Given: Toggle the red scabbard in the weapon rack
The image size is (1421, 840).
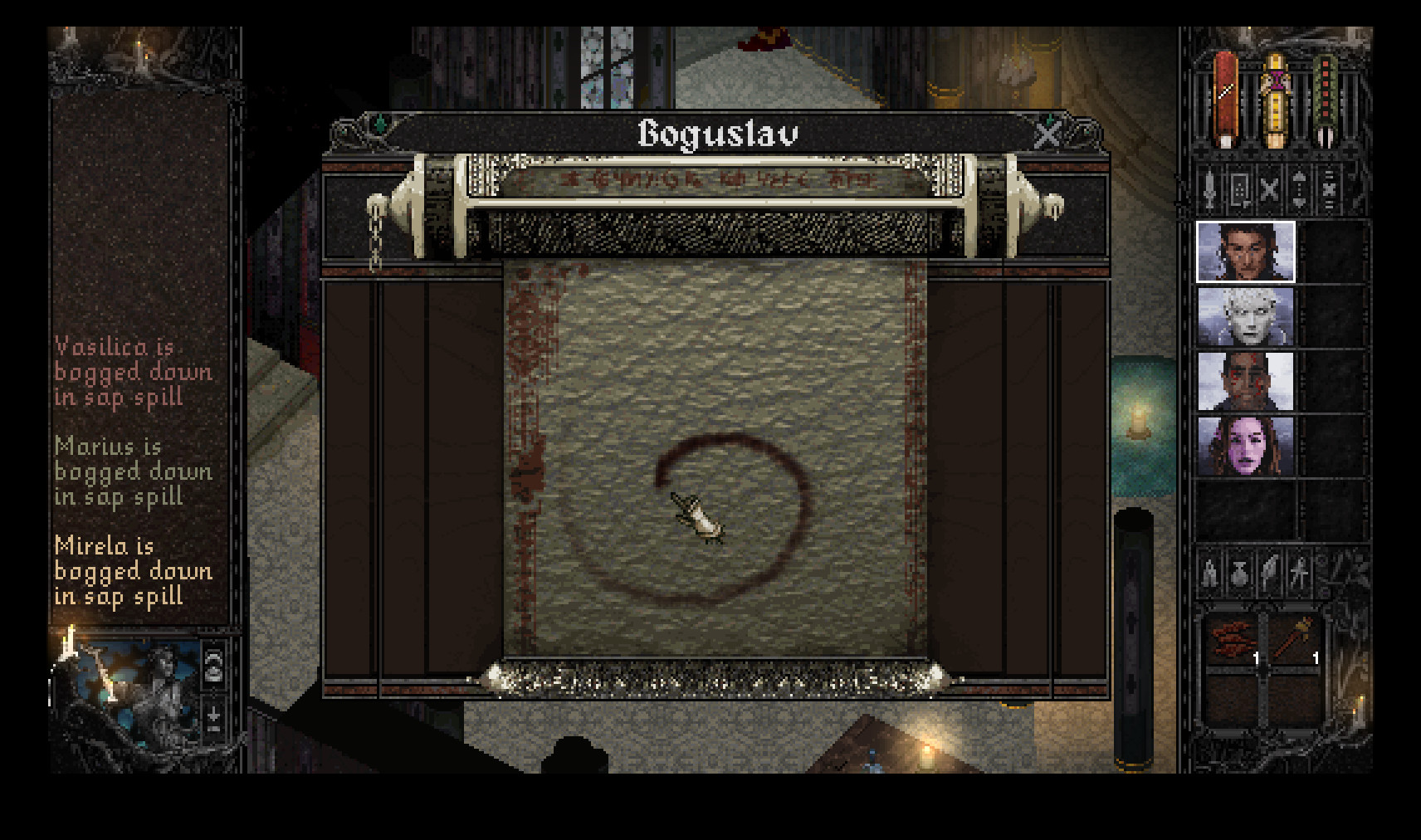Looking at the screenshot, I should (x=1226, y=99).
